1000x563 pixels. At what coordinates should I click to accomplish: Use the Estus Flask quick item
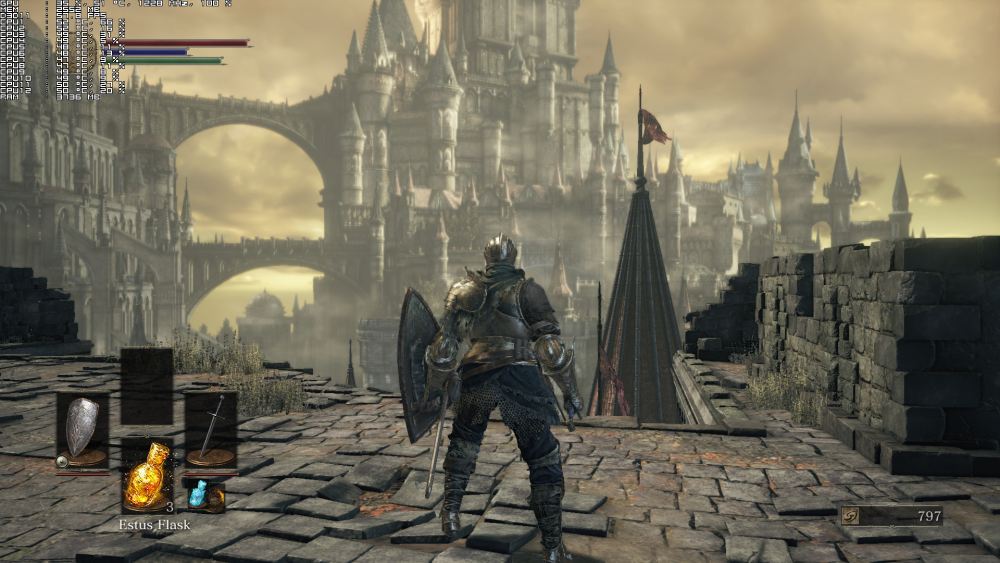point(147,477)
